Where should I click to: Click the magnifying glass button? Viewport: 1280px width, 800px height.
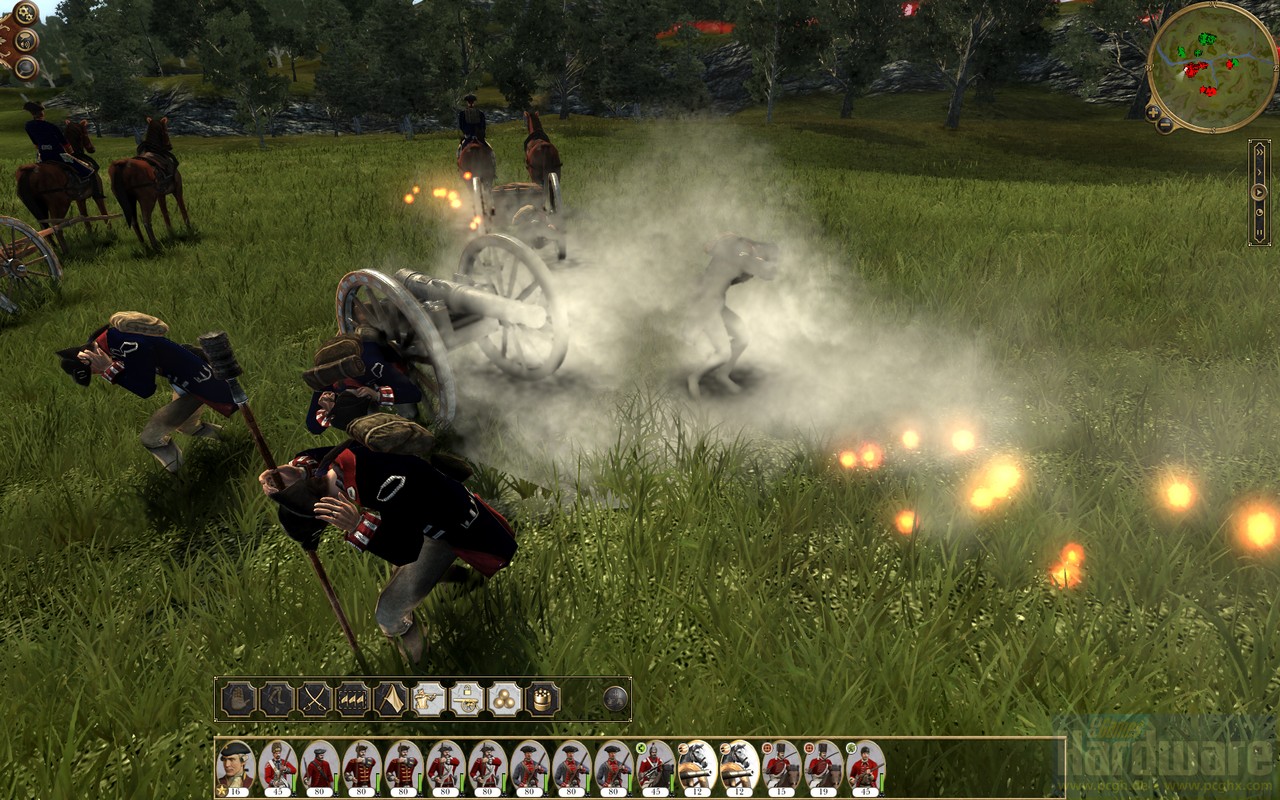pos(25,67)
